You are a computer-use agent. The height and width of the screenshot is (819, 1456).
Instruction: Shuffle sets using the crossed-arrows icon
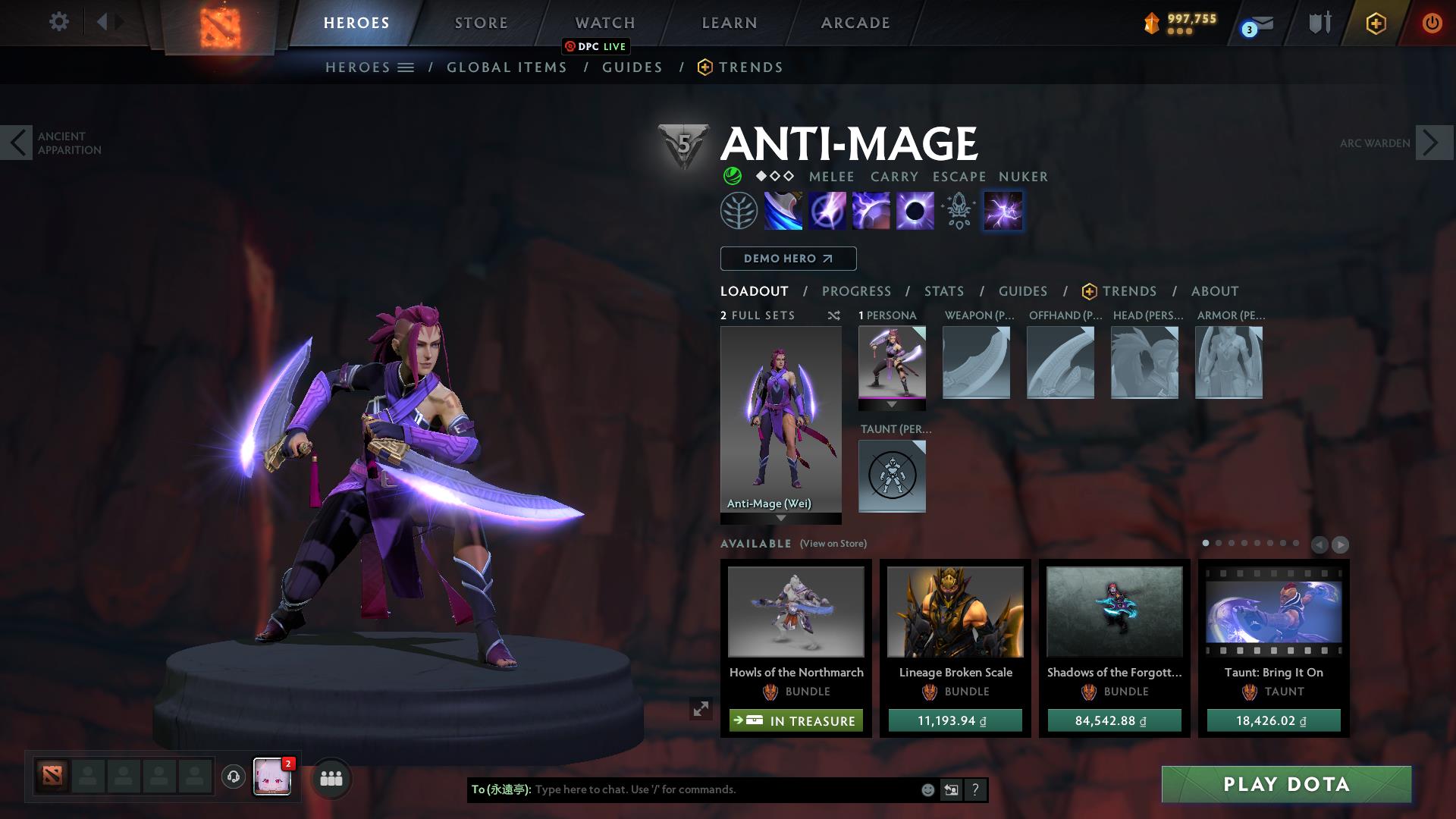coord(834,316)
